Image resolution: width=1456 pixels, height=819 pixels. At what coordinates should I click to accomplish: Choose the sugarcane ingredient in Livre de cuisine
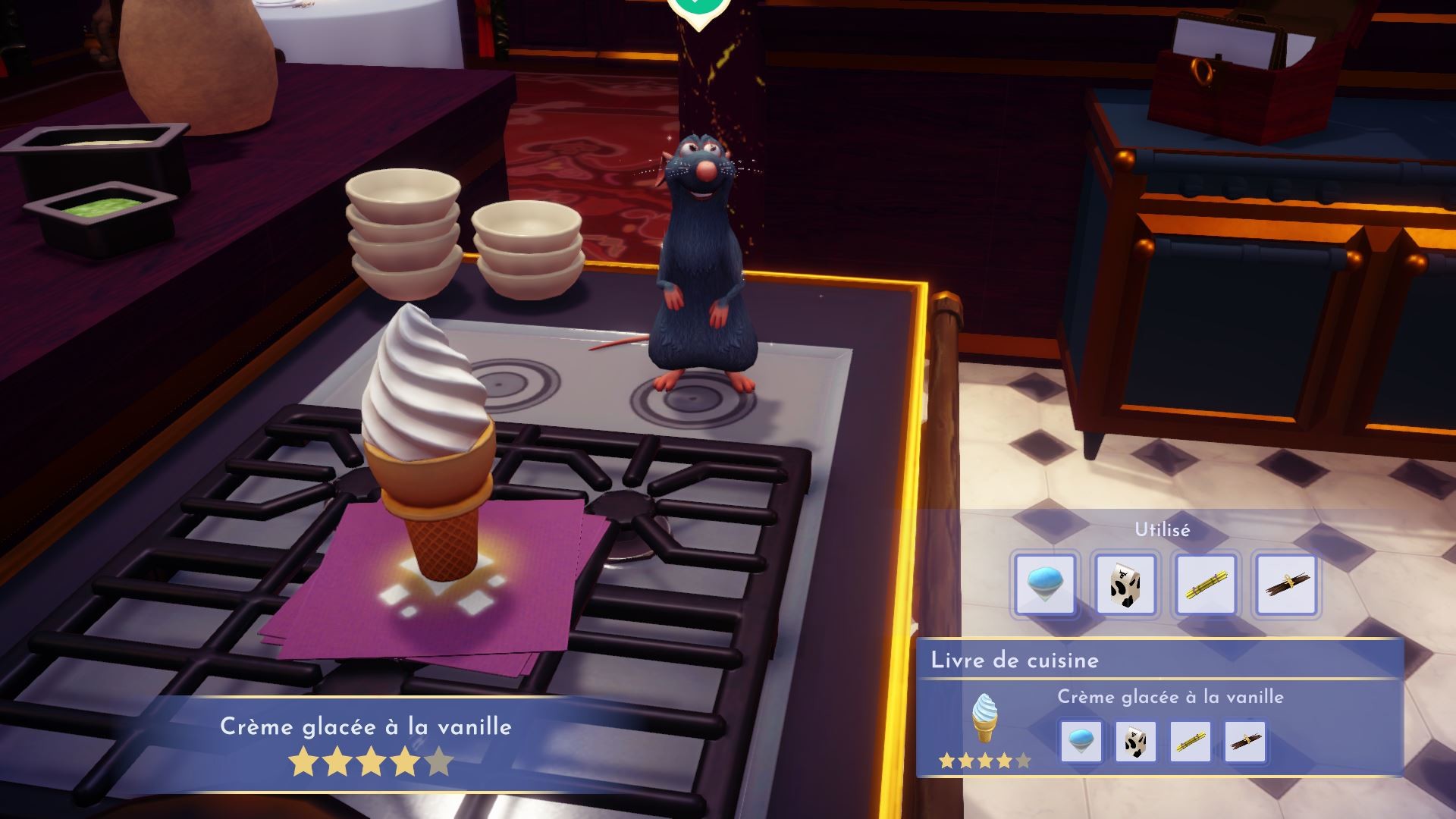coord(1190,741)
